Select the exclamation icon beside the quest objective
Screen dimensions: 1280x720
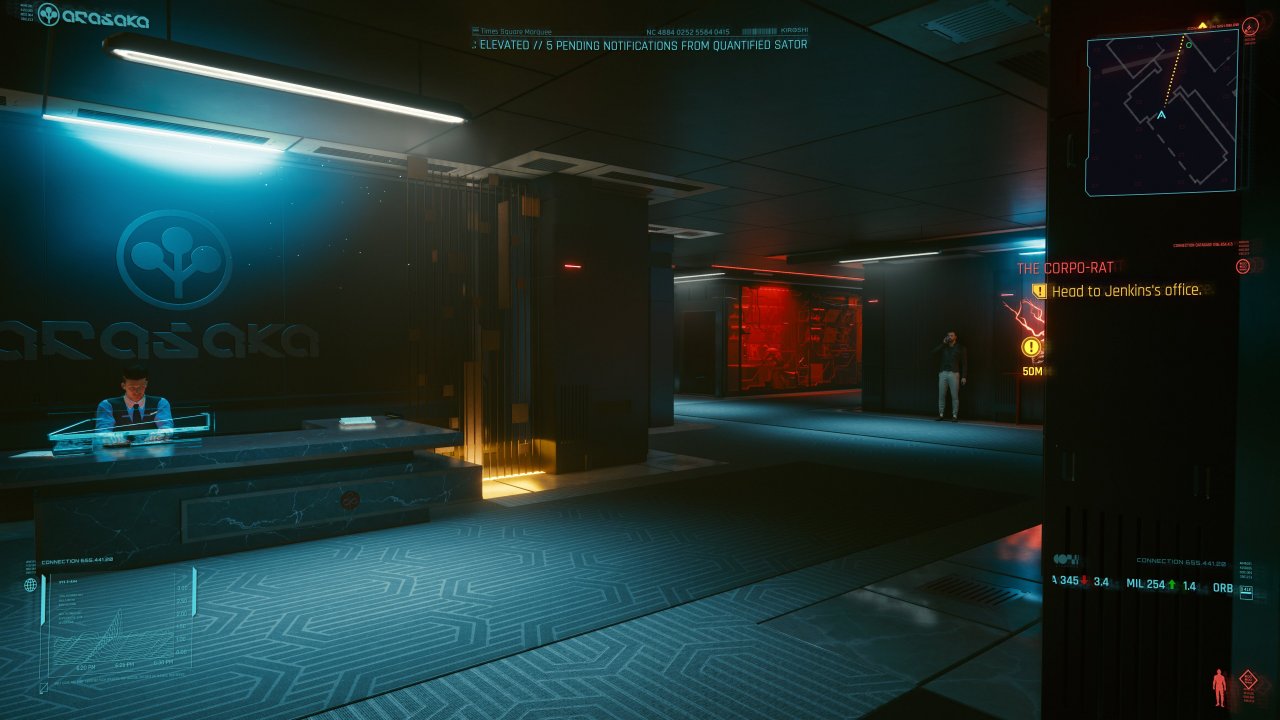pos(1039,291)
